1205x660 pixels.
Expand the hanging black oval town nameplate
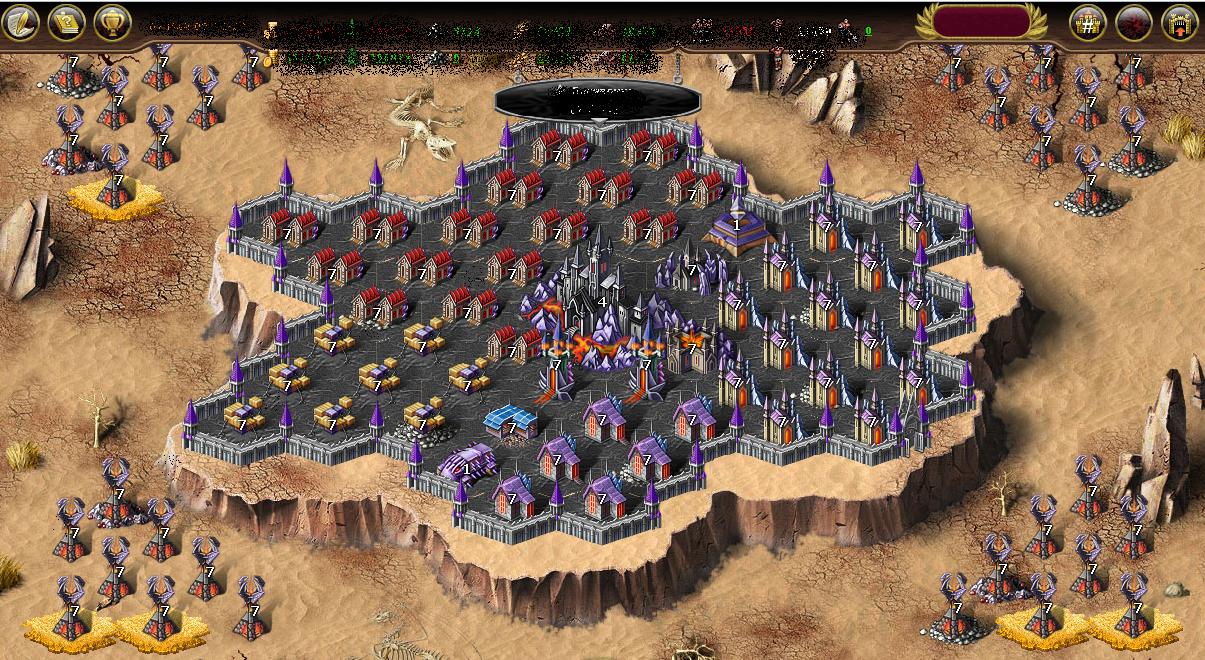click(x=597, y=98)
